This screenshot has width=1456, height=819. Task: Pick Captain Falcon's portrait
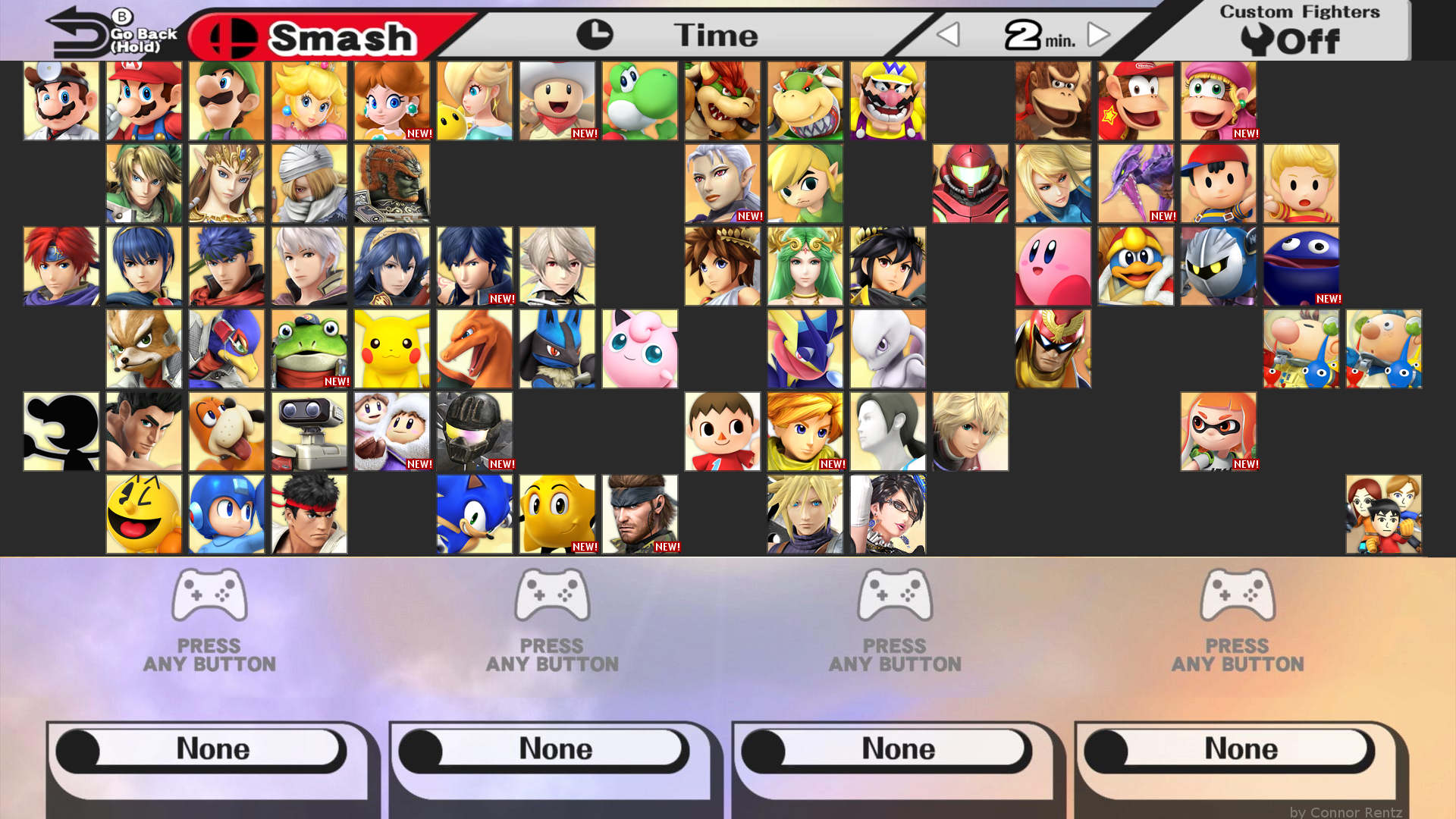1053,349
